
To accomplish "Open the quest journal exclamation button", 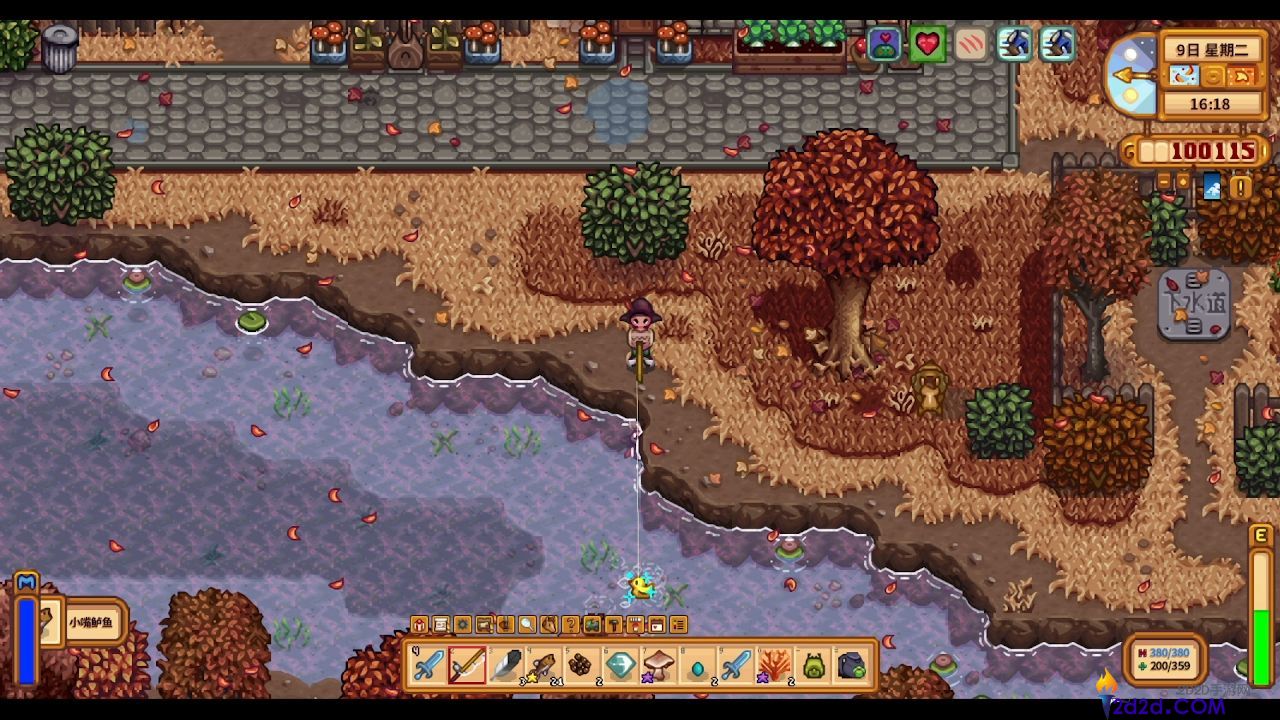I will (1241, 187).
